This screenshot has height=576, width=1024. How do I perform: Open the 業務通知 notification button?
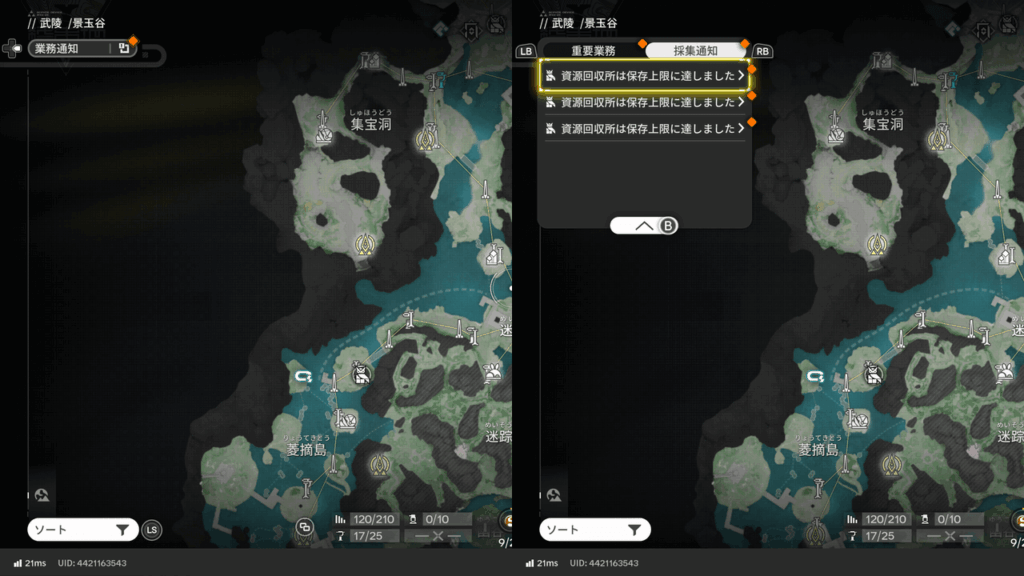point(82,48)
